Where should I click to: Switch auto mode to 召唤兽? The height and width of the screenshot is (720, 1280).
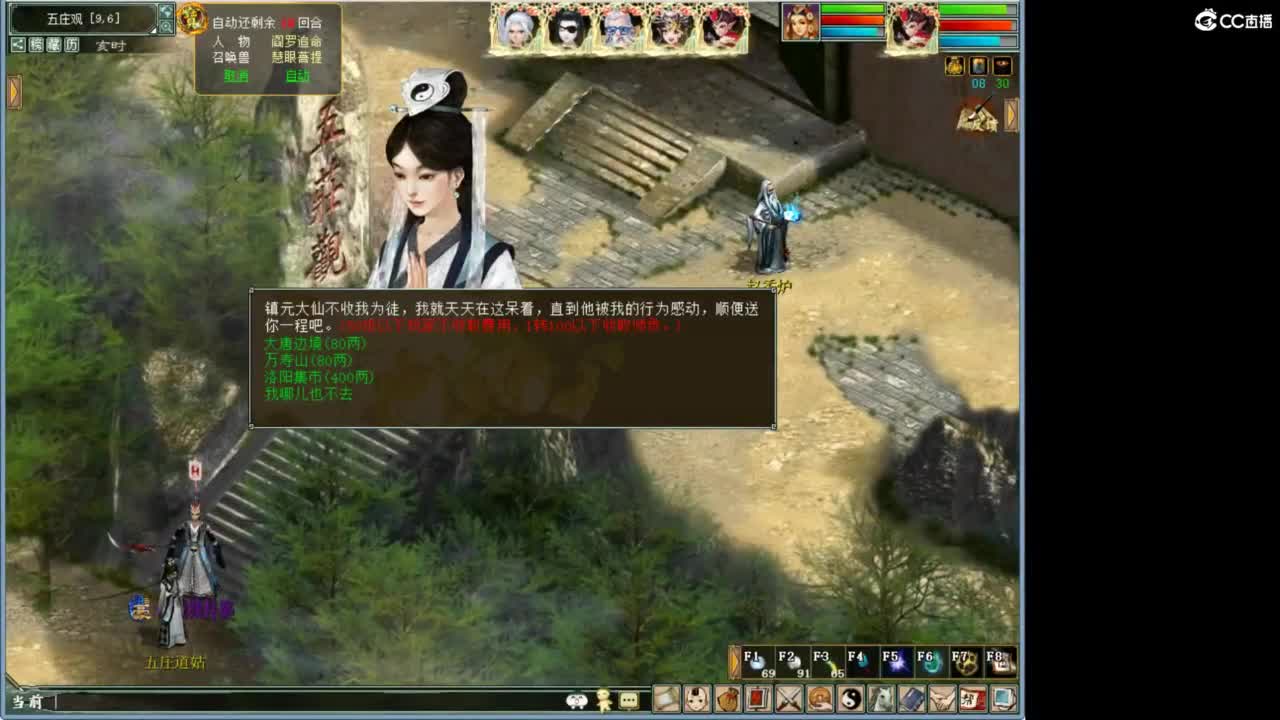(232, 57)
